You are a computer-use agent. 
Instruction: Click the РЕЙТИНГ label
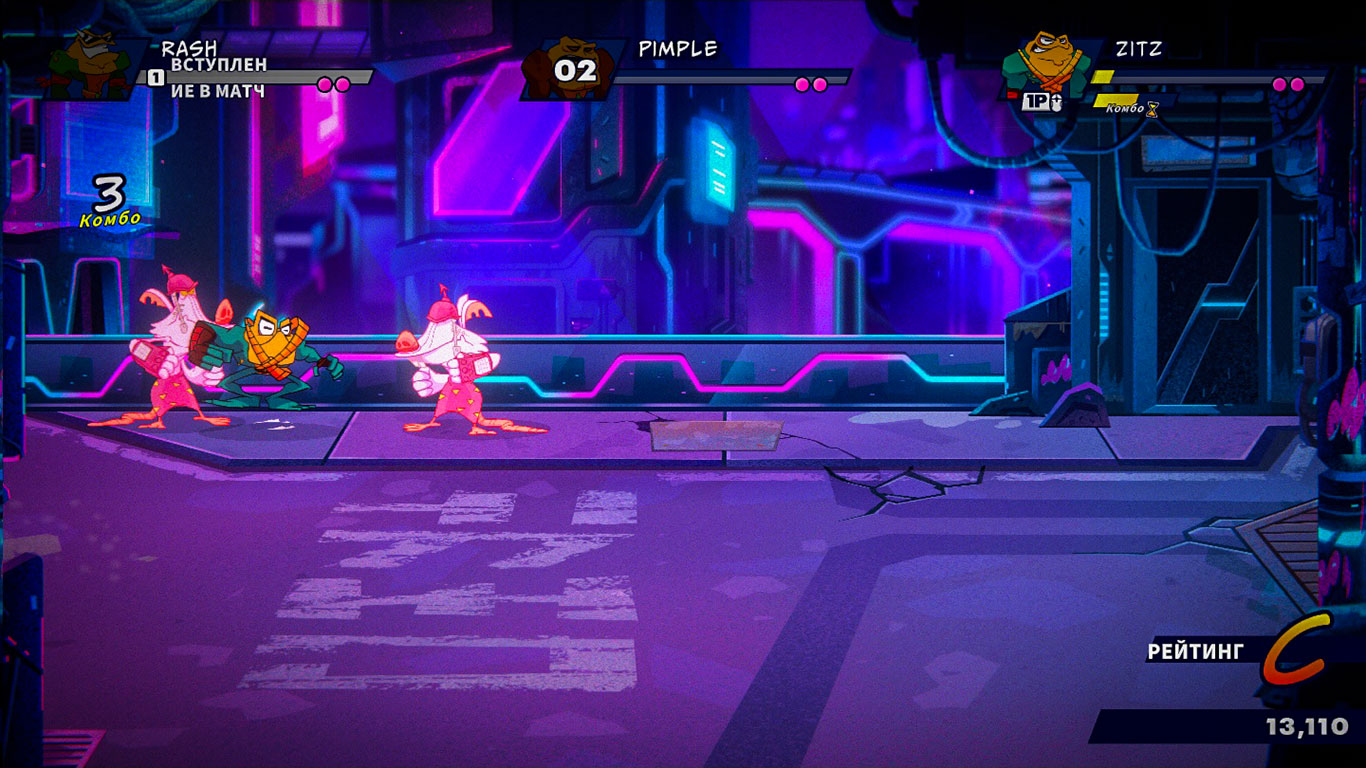point(1194,651)
